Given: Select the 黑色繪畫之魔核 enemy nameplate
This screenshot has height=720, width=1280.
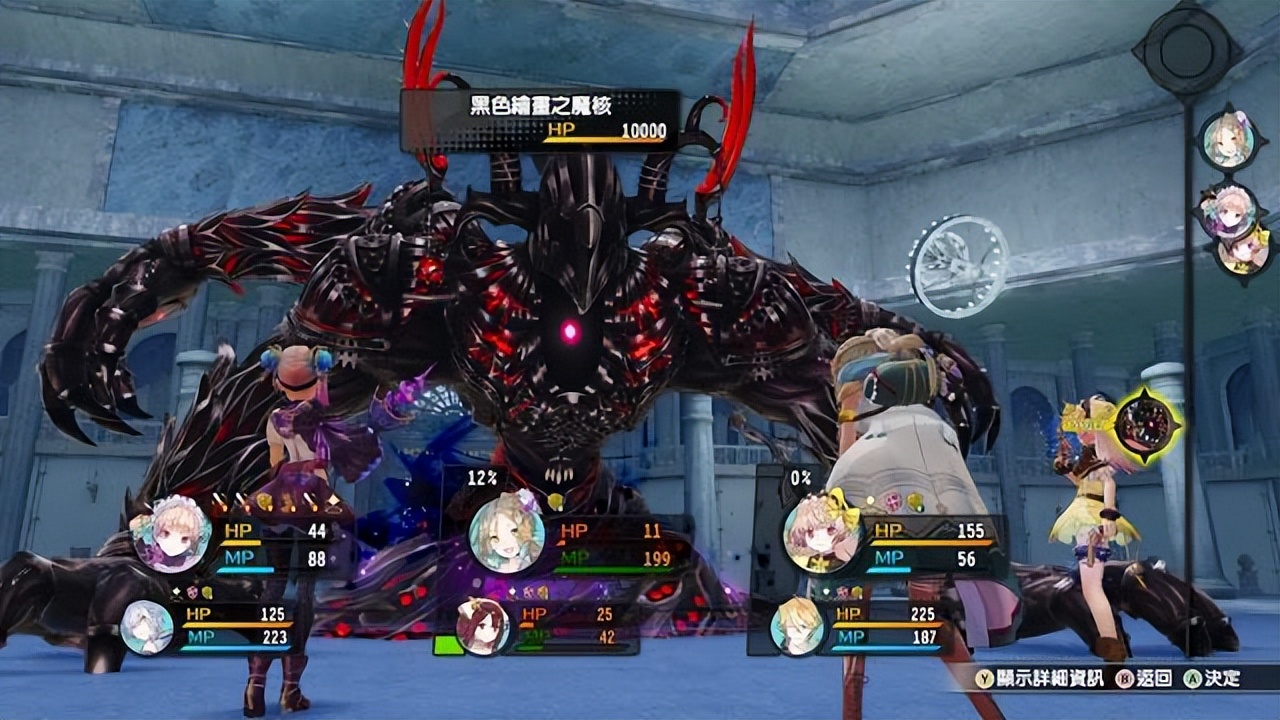Looking at the screenshot, I should point(540,118).
